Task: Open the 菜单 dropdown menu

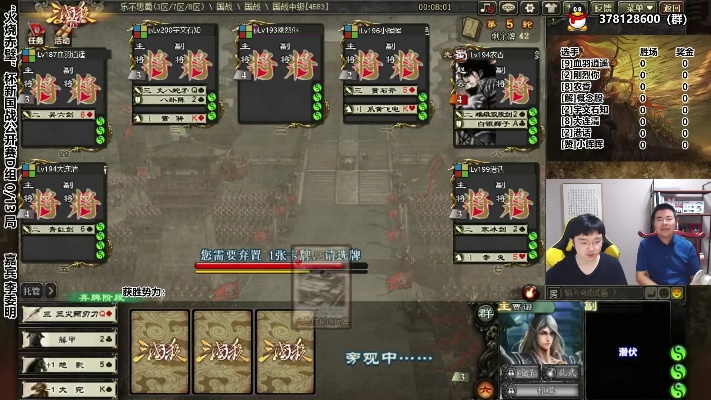Action: [x=636, y=8]
